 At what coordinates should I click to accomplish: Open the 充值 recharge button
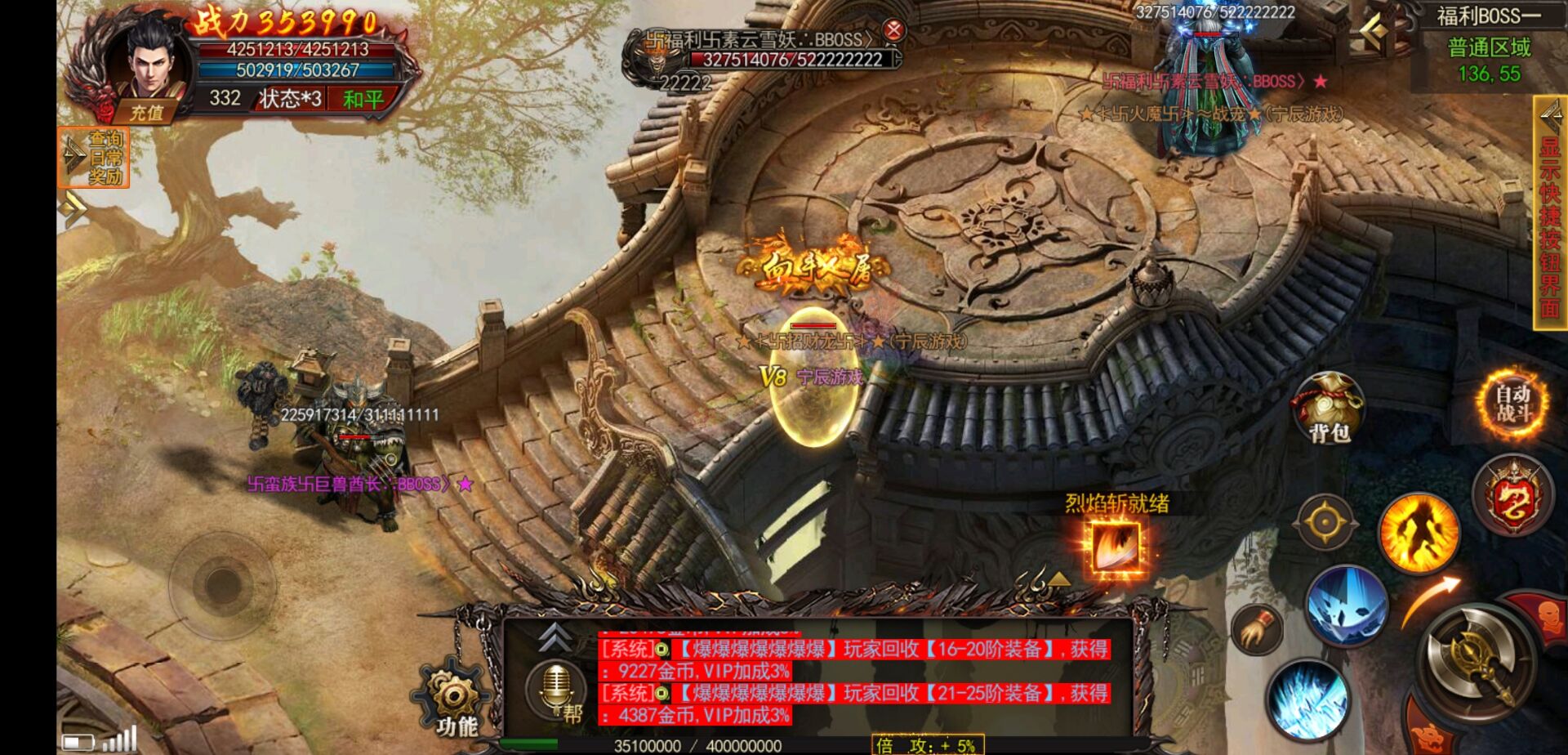pos(147,114)
